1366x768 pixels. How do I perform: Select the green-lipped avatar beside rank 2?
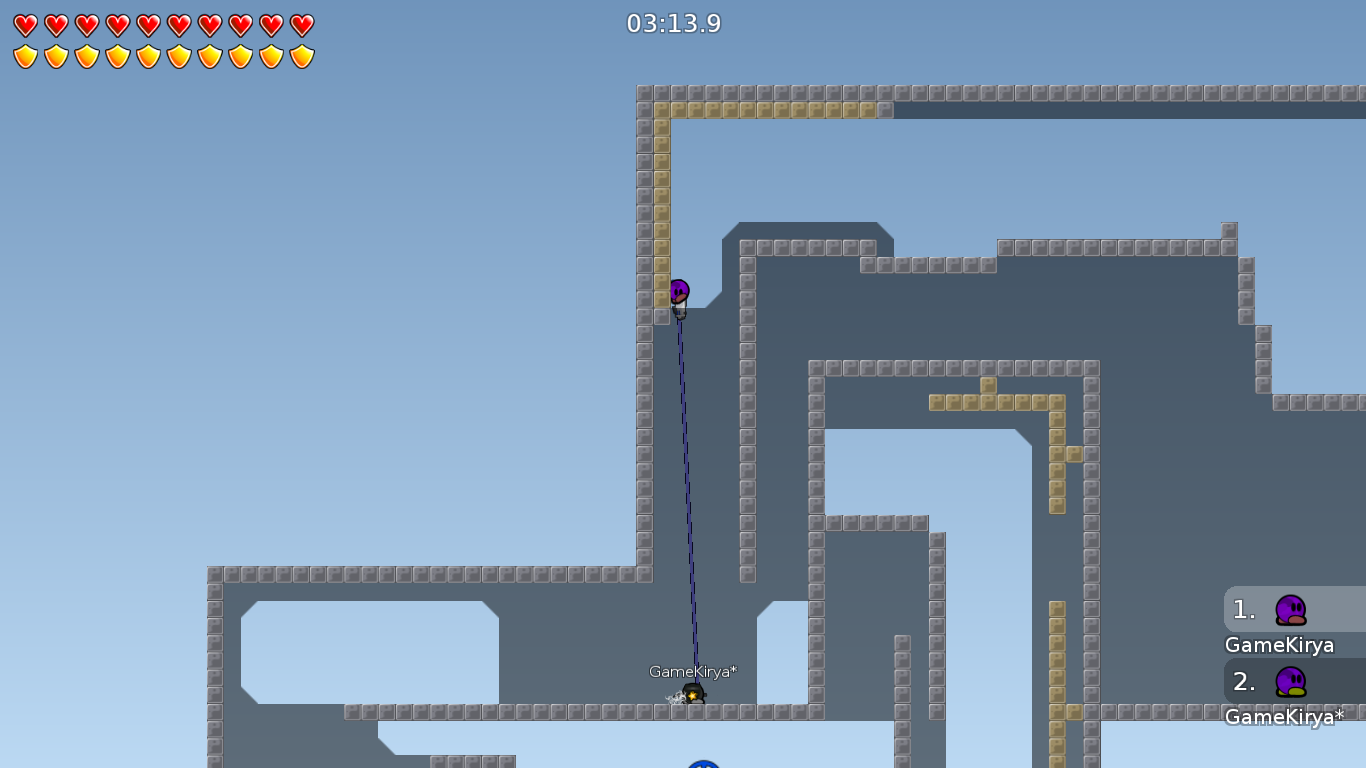point(1290,683)
